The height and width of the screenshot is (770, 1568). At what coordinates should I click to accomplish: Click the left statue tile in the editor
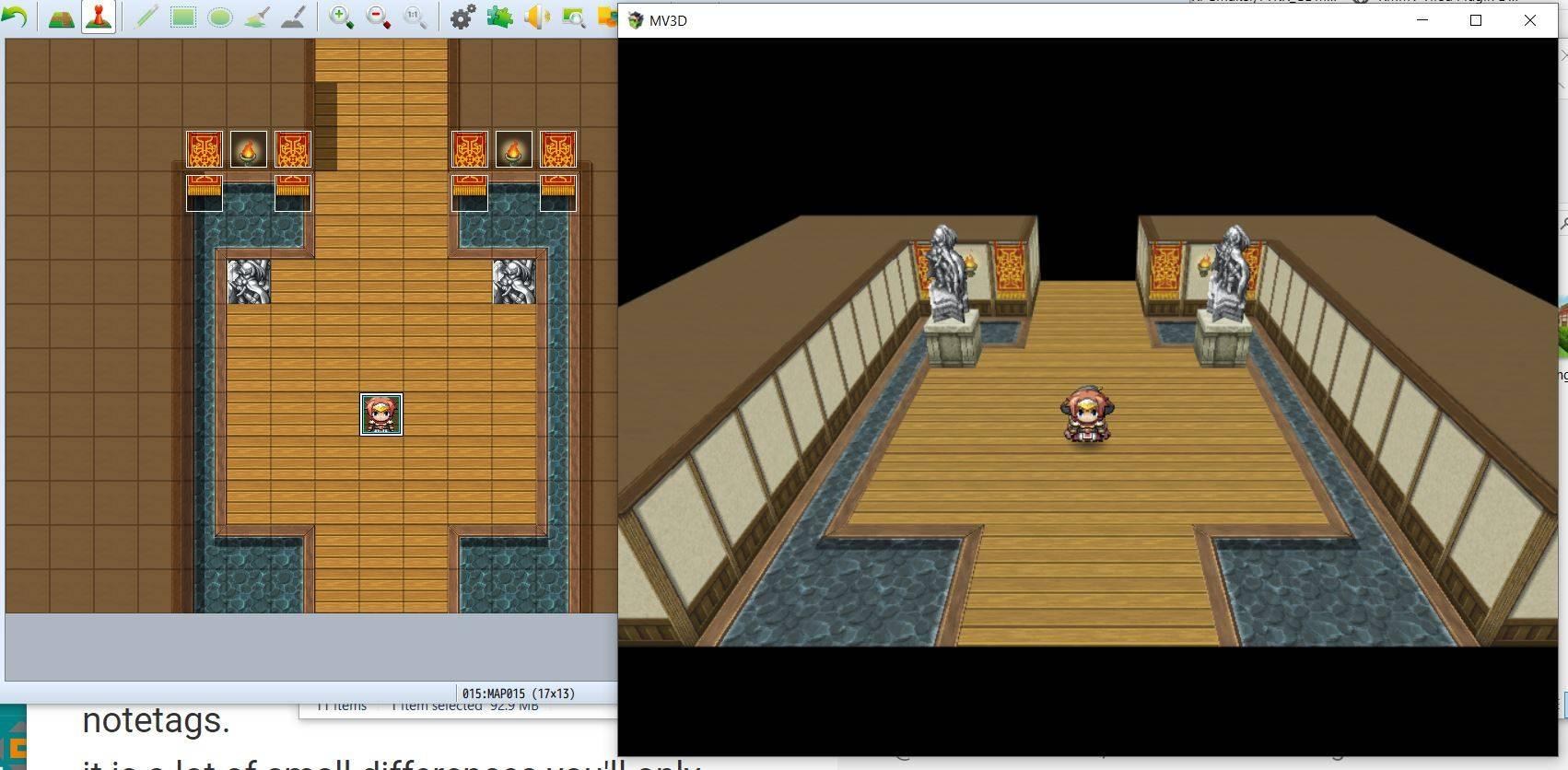pyautogui.click(x=248, y=282)
